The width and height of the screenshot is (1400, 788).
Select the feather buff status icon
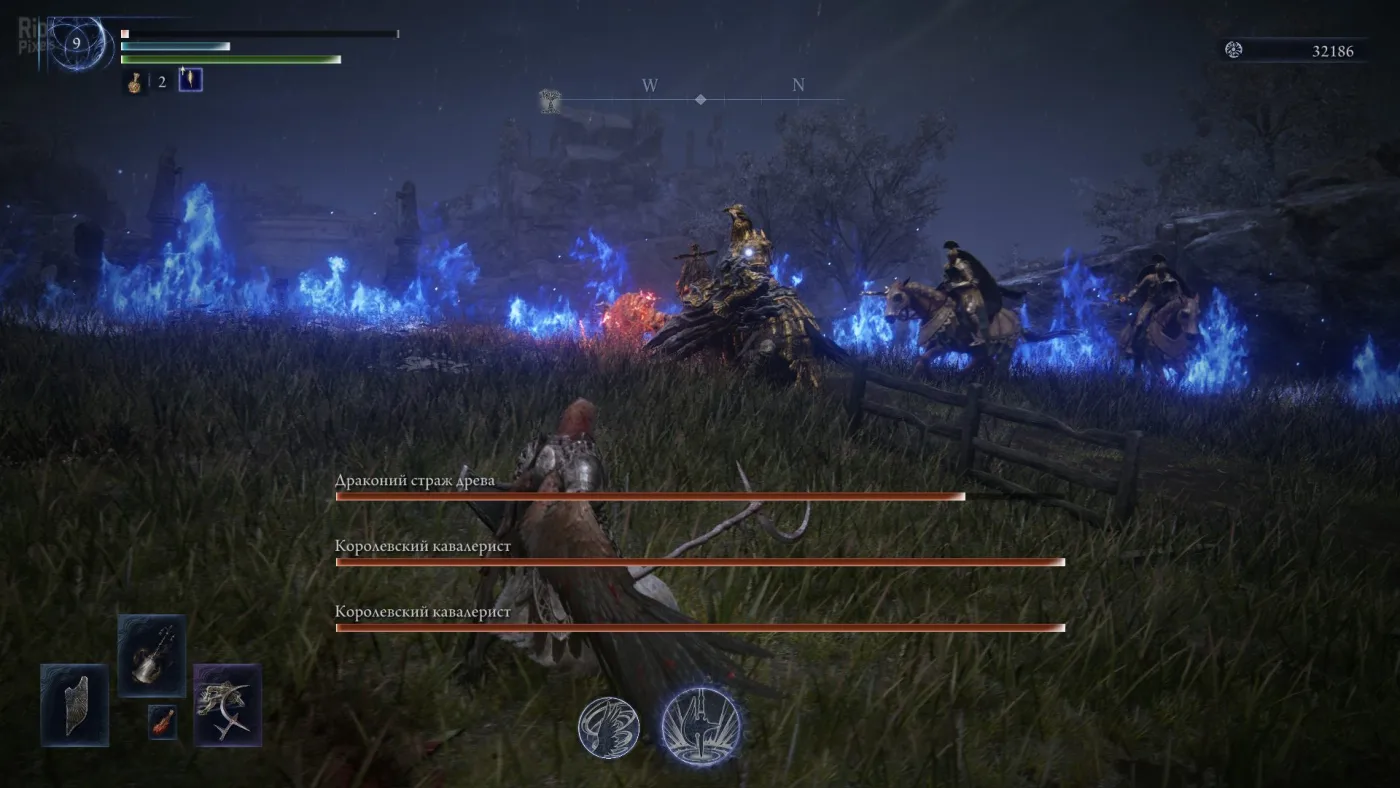click(190, 80)
